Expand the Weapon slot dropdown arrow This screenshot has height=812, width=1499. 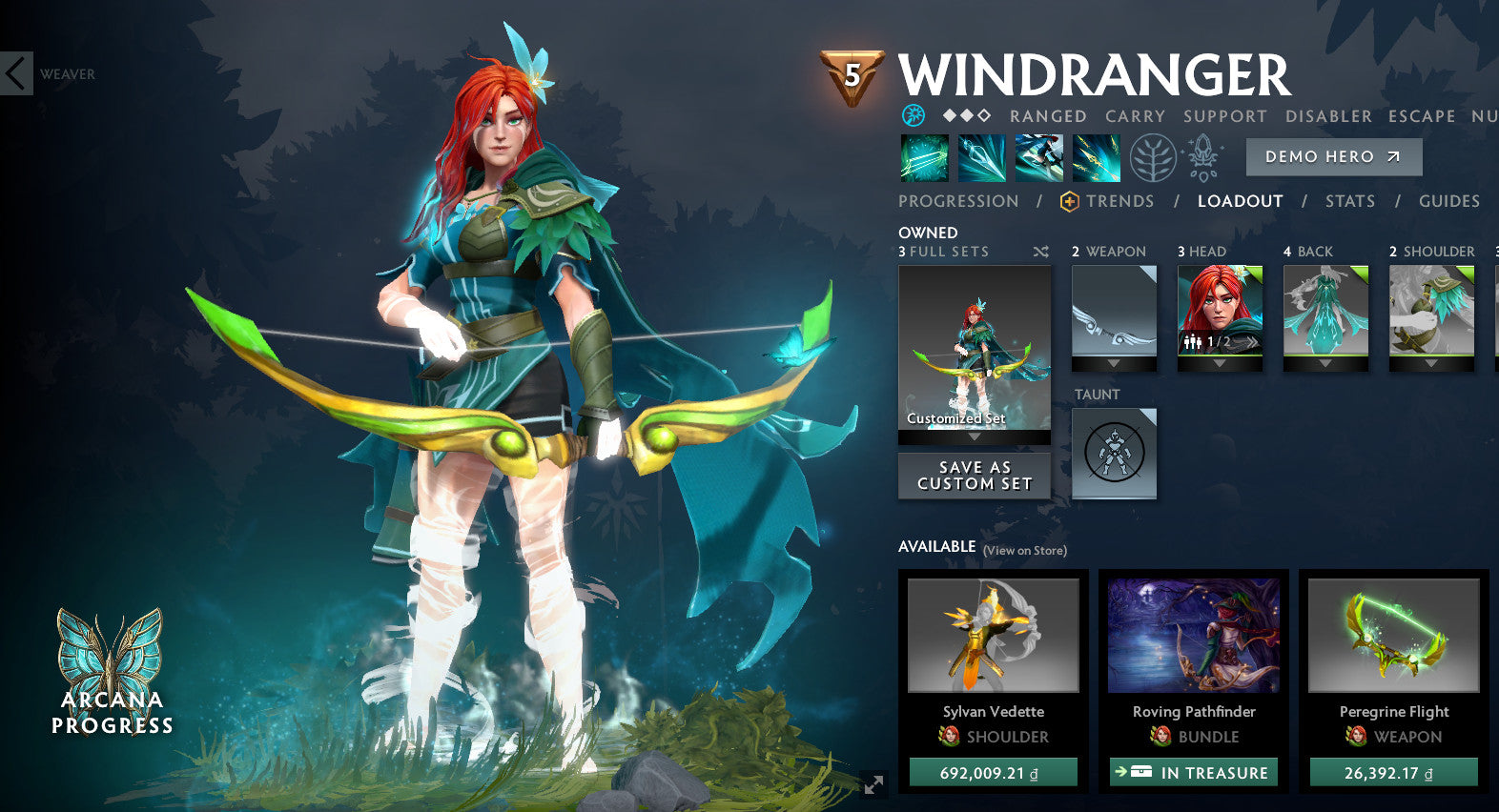click(1113, 364)
